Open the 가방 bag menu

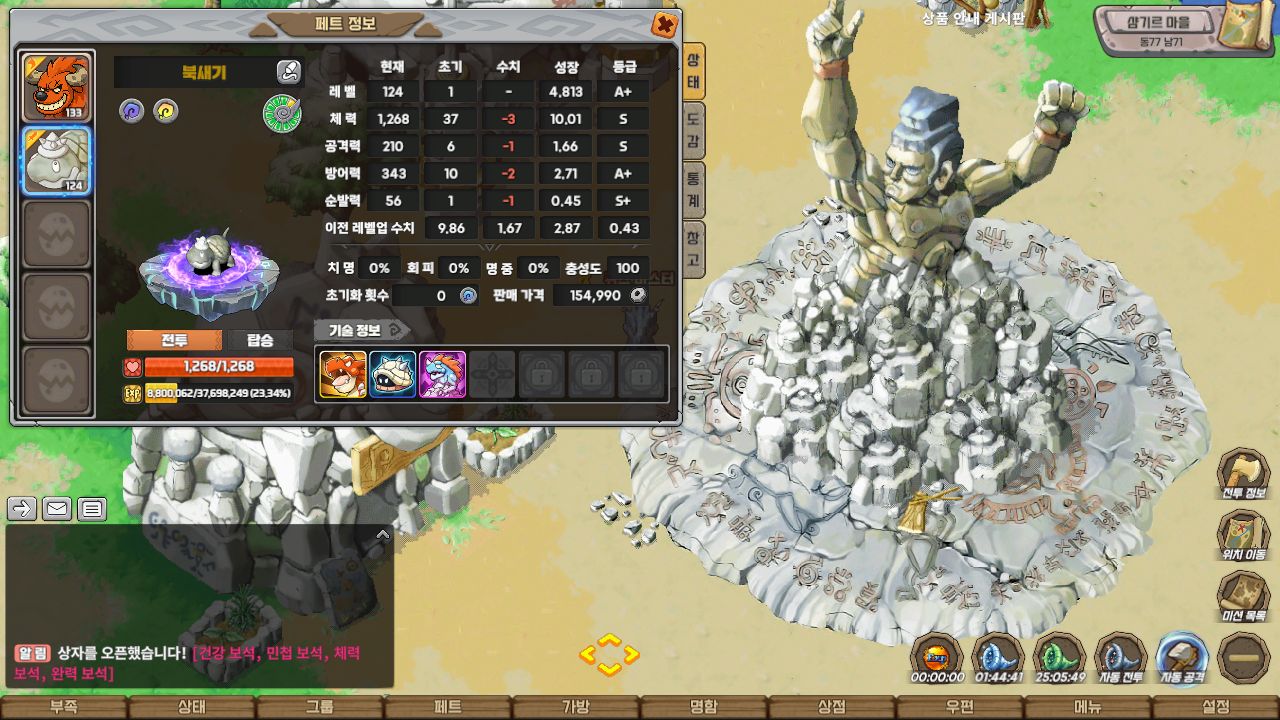coord(576,707)
